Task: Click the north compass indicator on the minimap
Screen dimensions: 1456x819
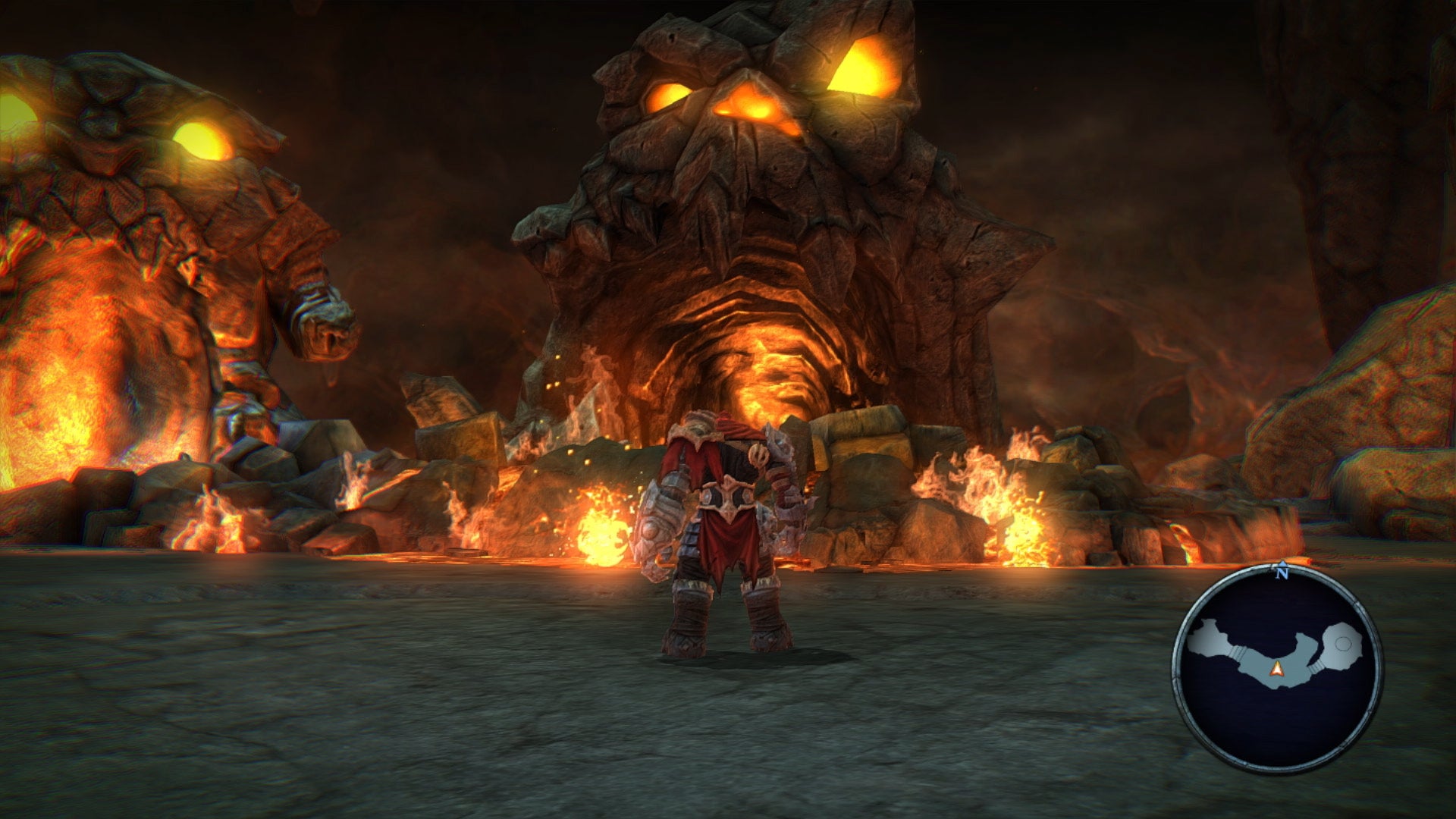Action: tap(1282, 573)
